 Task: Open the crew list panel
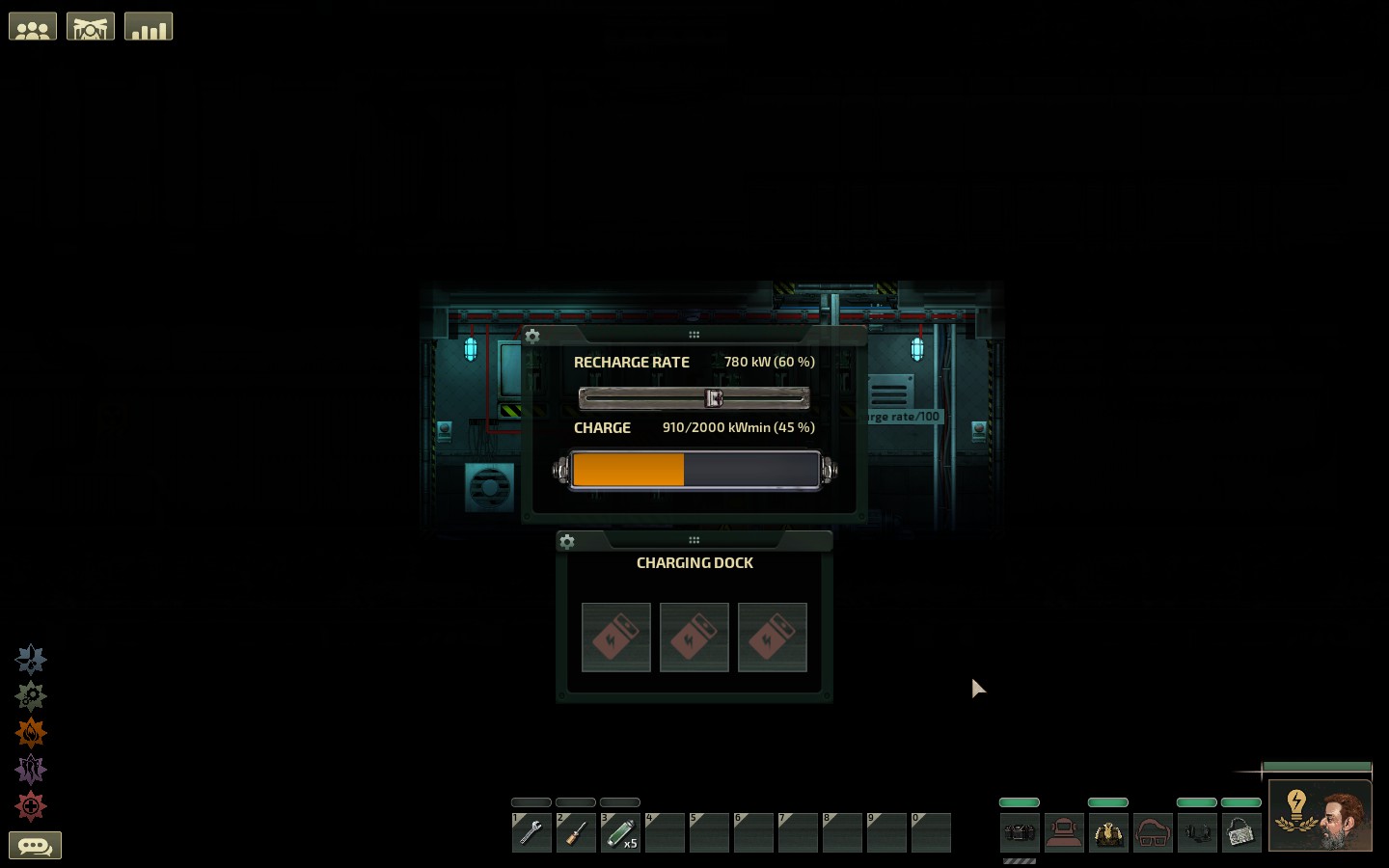(33, 26)
